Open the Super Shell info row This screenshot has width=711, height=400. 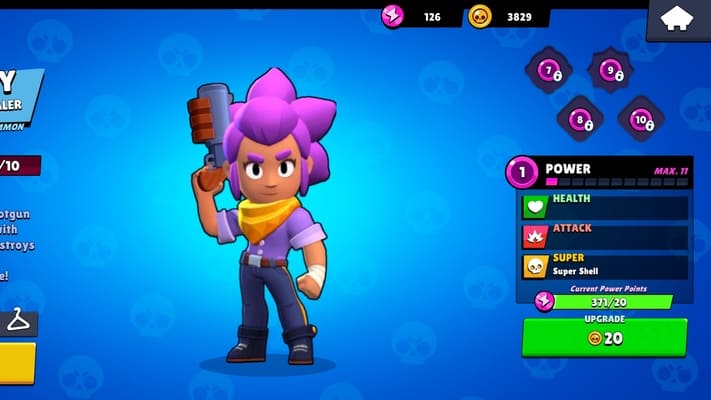[604, 265]
